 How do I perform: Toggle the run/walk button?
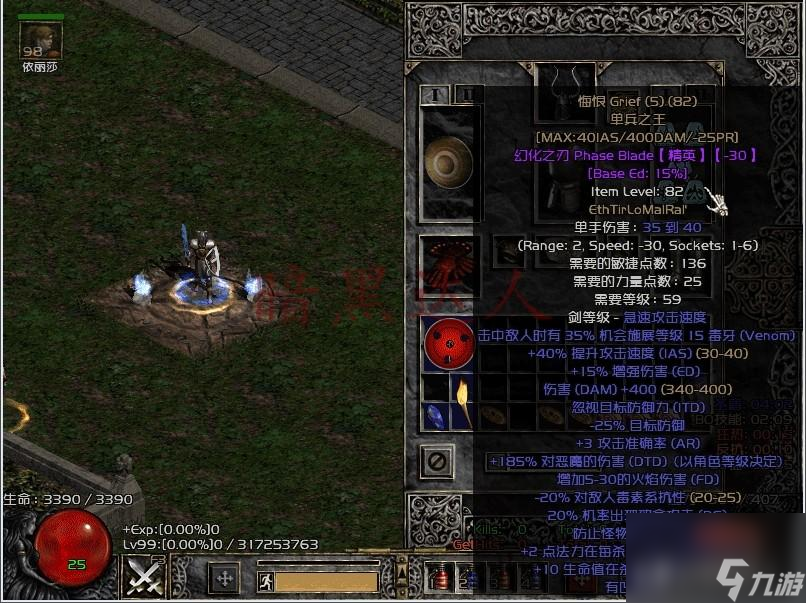tap(264, 579)
